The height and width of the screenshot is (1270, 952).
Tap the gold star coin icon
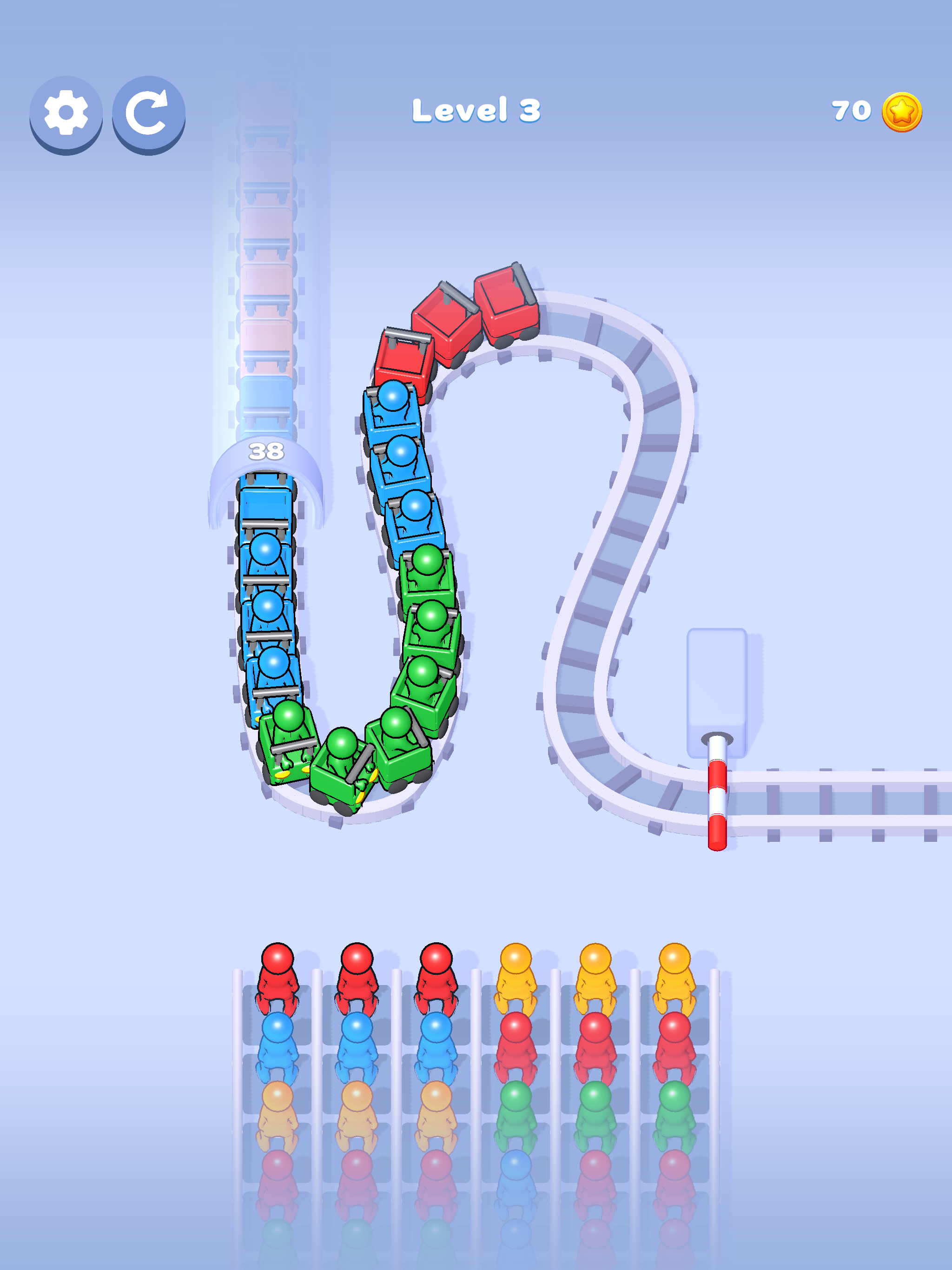click(x=903, y=112)
